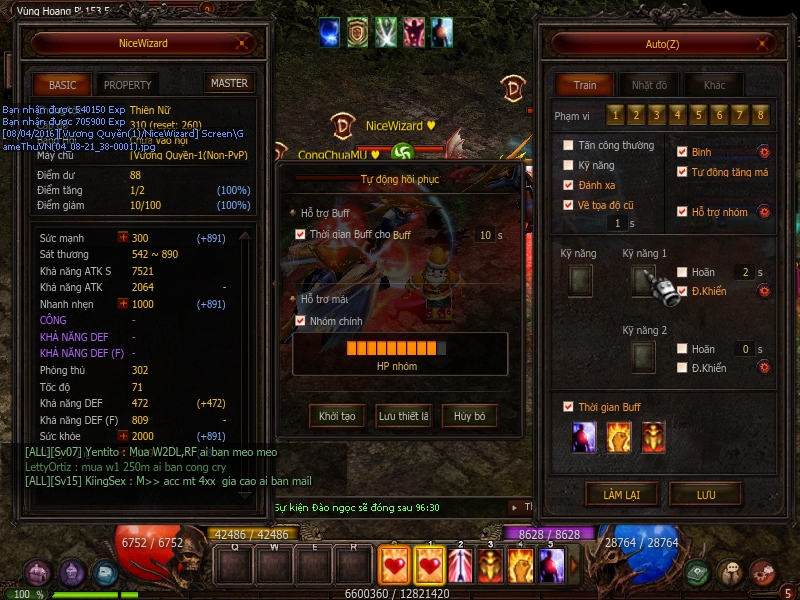Close the NiceWizard character window

pos(241,44)
